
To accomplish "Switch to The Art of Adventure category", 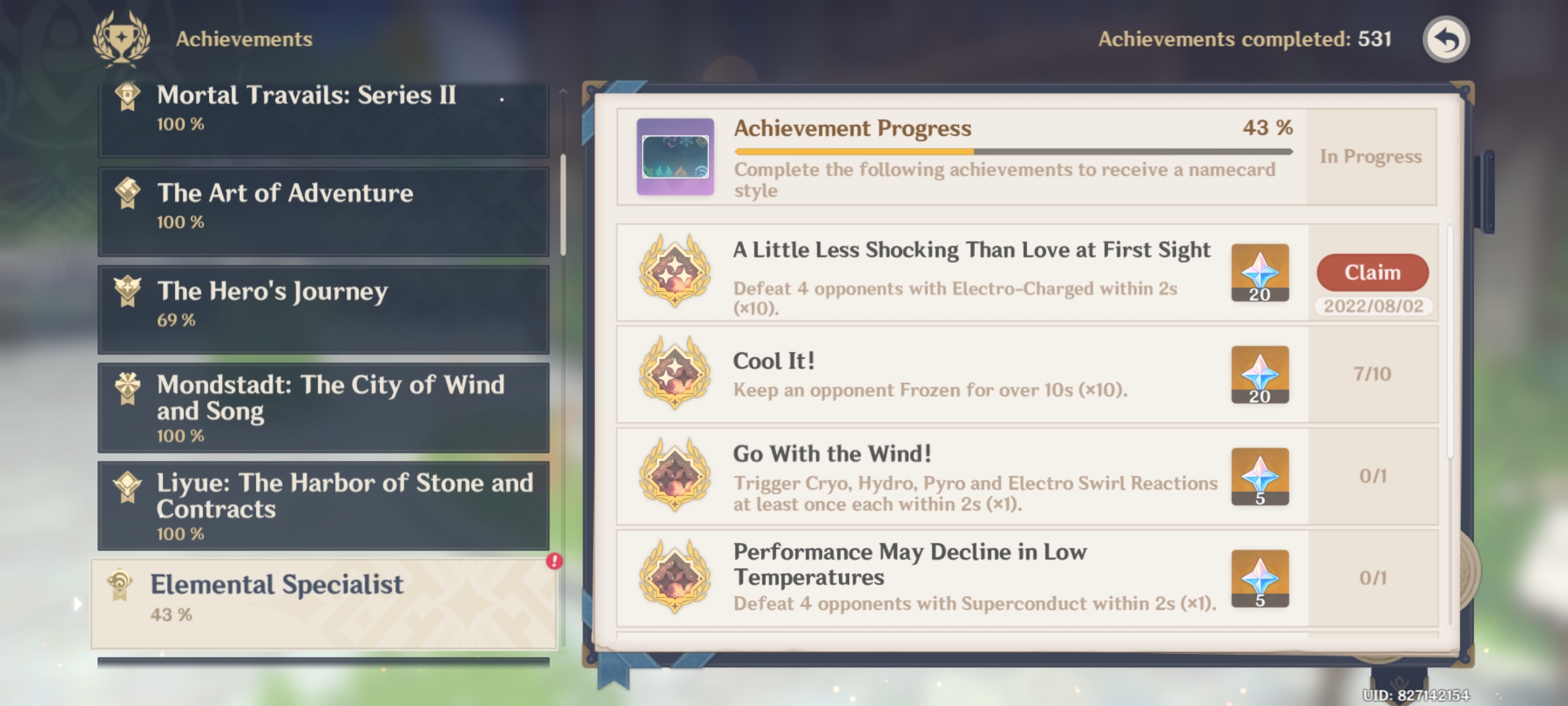I will pyautogui.click(x=324, y=208).
